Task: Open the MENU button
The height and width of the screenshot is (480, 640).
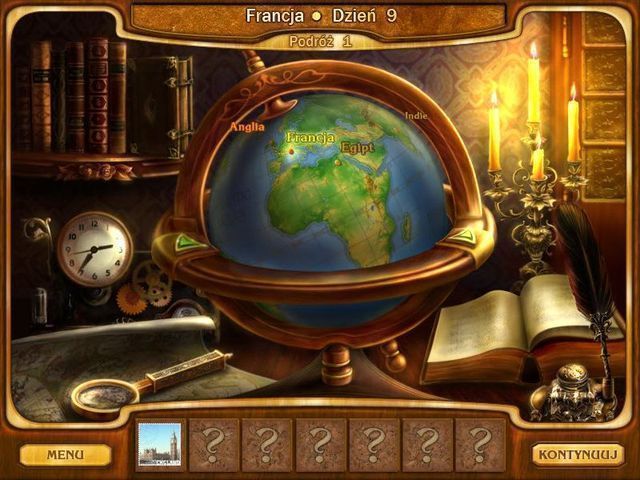Action: (65, 455)
